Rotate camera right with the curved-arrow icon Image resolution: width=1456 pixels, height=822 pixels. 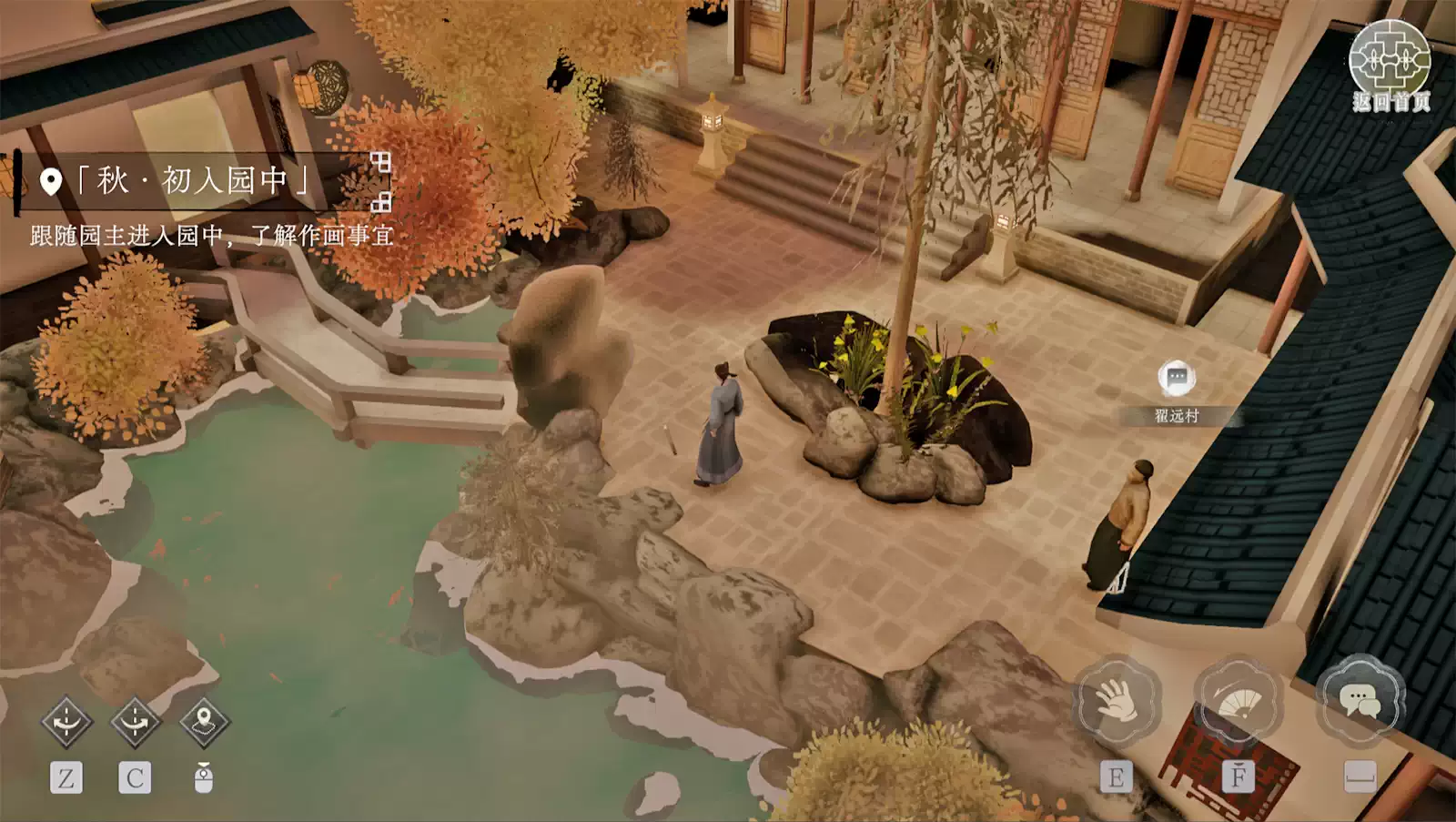click(x=135, y=722)
